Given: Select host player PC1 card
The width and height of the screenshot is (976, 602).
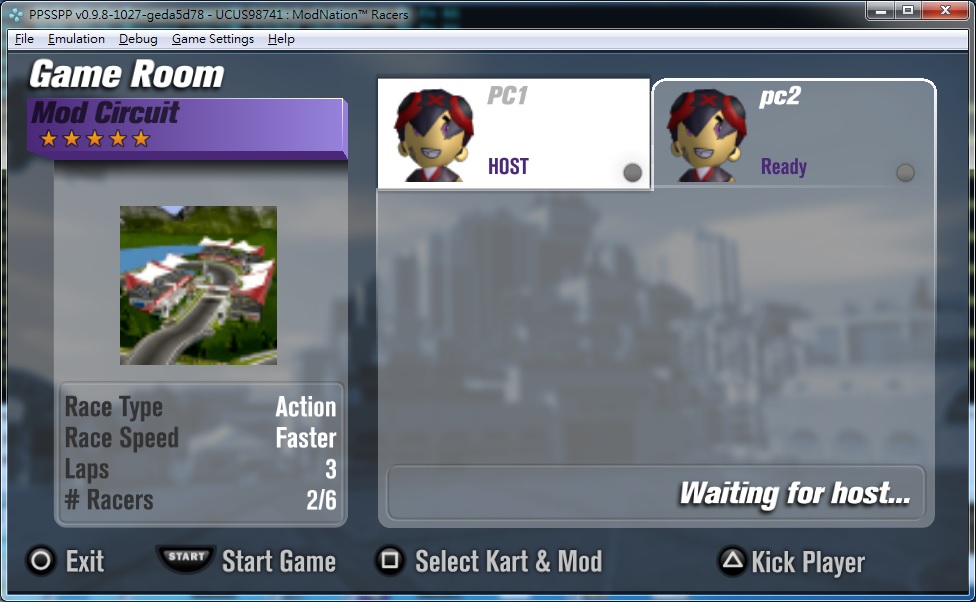Looking at the screenshot, I should 513,134.
